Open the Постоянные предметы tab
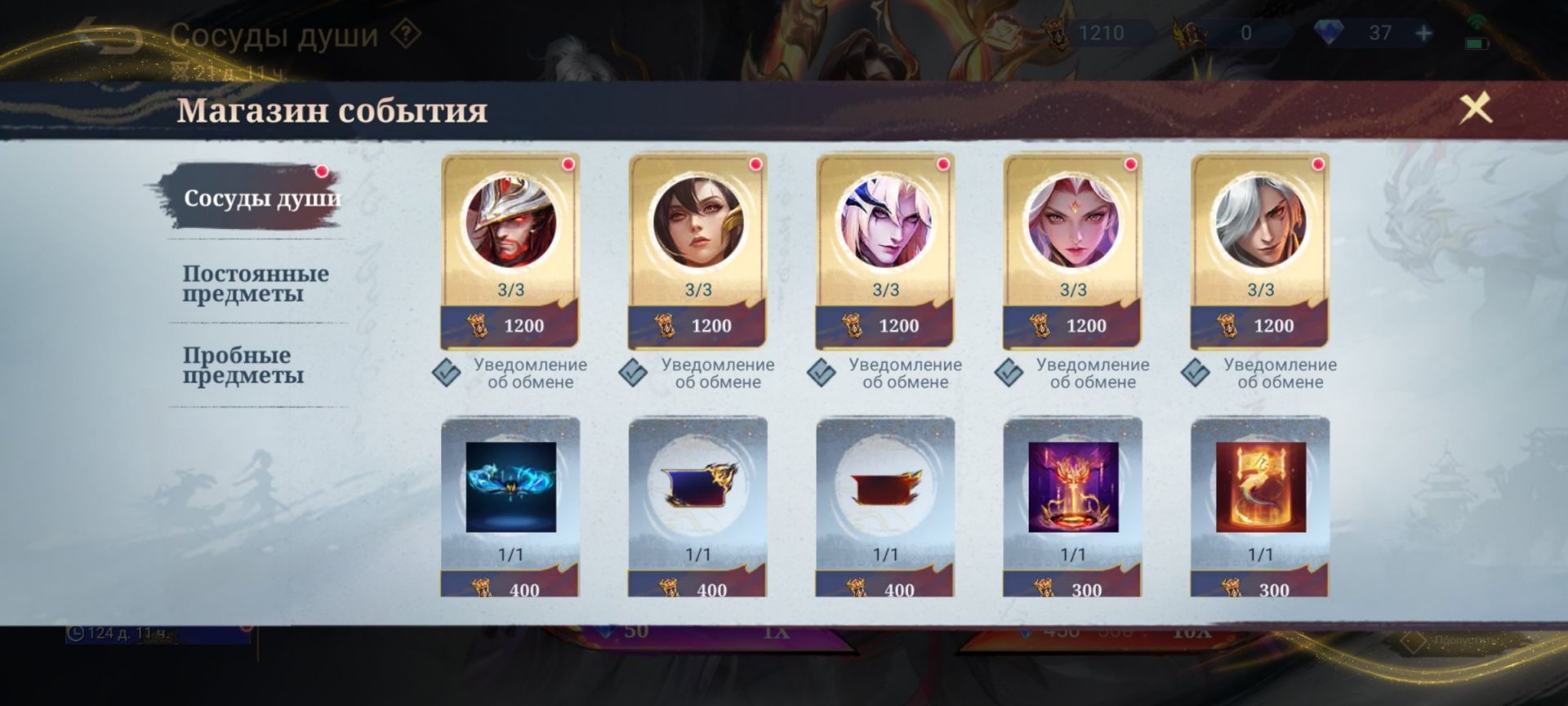The width and height of the screenshot is (1568, 706). coord(255,283)
